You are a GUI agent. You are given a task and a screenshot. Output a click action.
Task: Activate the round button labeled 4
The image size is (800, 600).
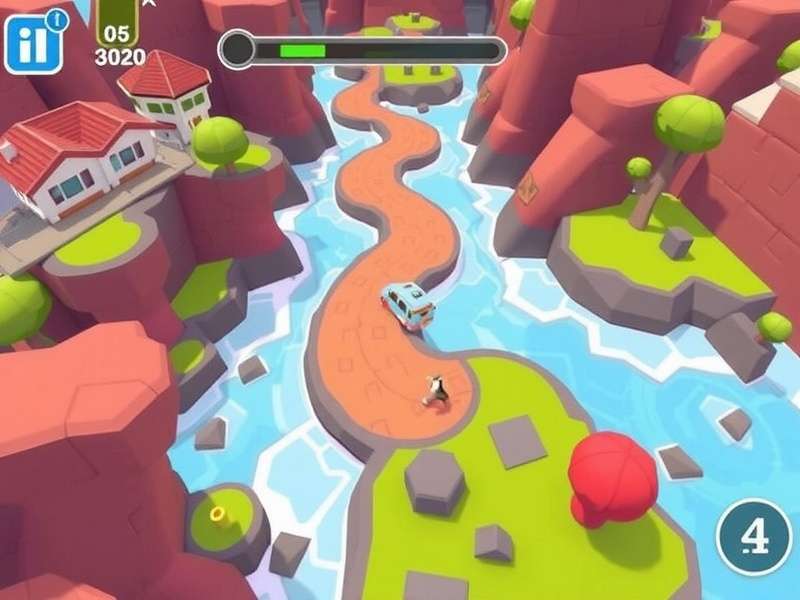point(755,537)
